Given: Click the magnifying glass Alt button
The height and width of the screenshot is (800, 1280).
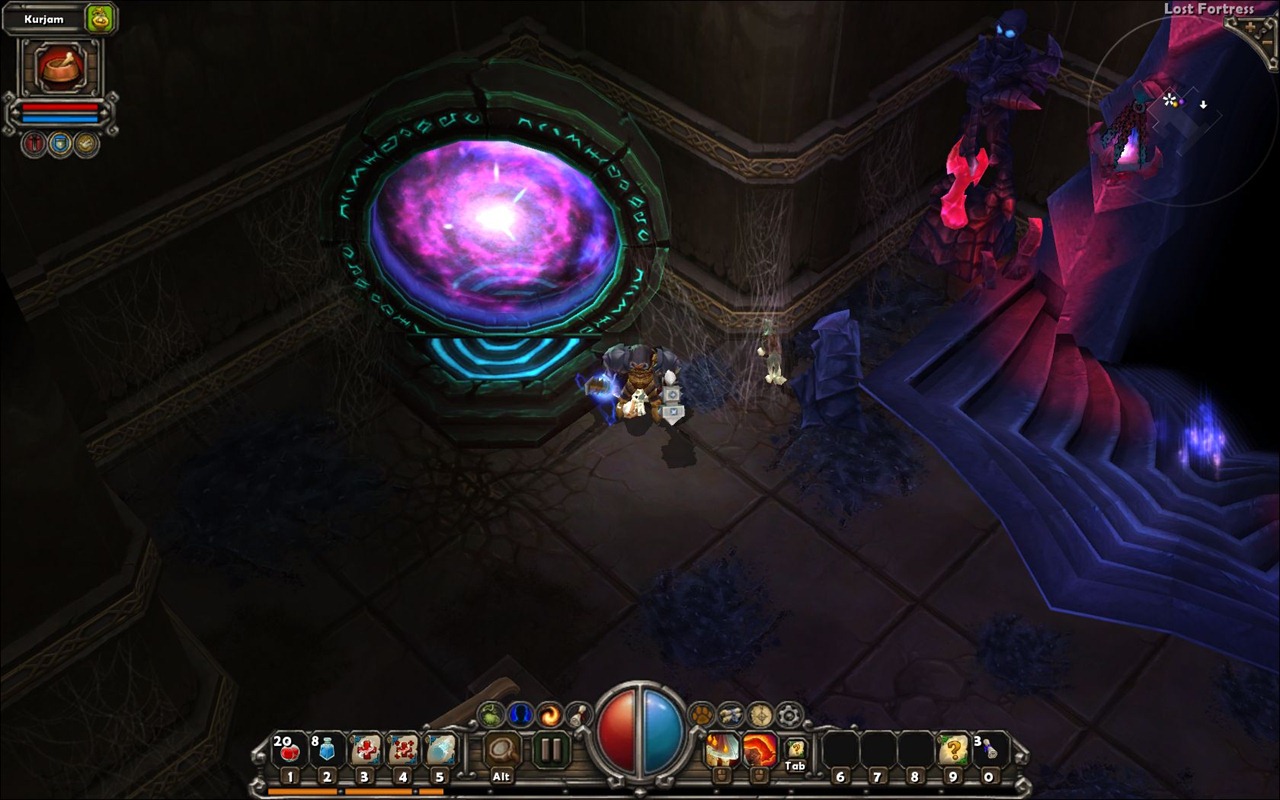Looking at the screenshot, I should [502, 749].
